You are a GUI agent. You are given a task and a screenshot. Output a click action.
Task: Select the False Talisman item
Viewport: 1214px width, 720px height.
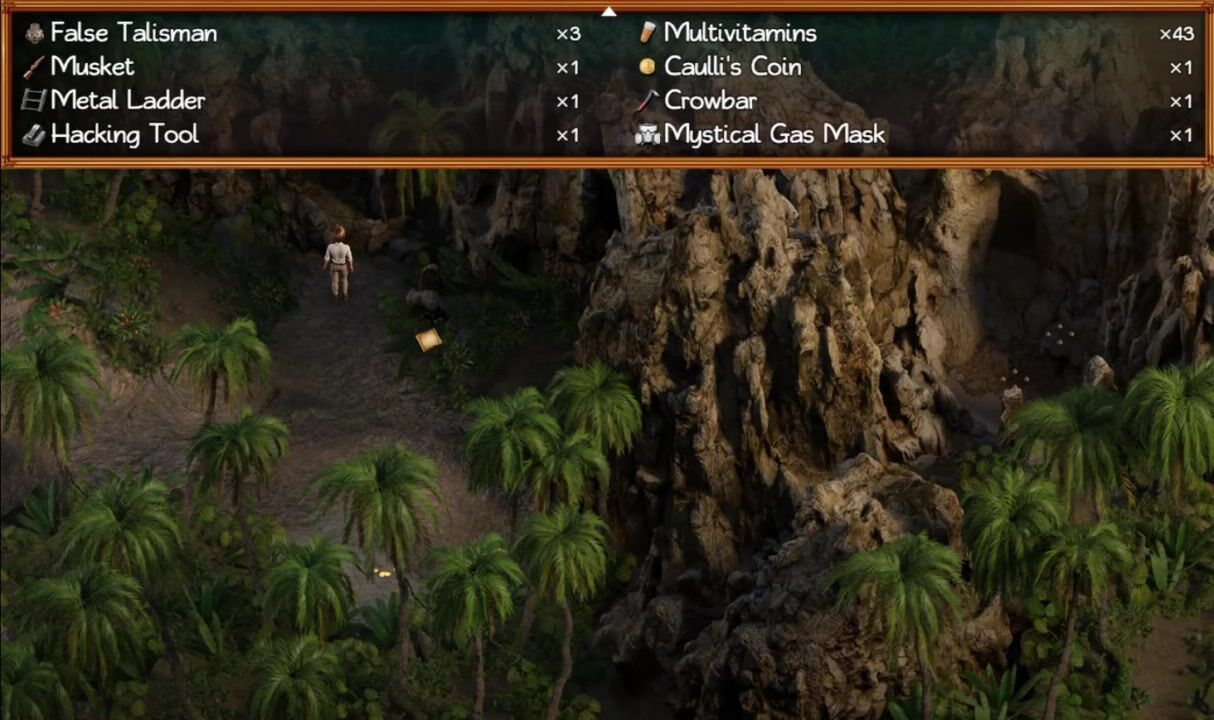133,33
